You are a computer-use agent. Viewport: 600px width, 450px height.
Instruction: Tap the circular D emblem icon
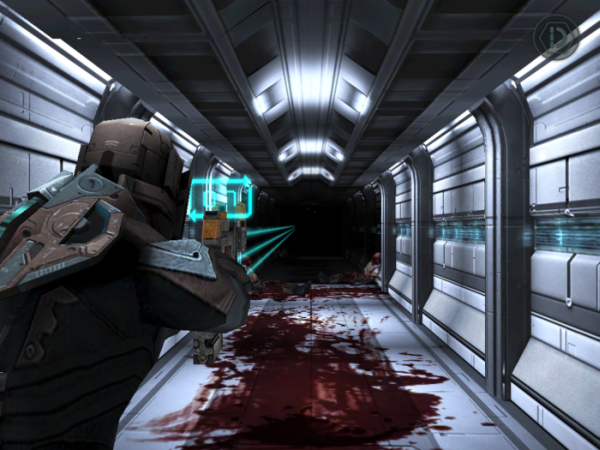click(x=556, y=39)
